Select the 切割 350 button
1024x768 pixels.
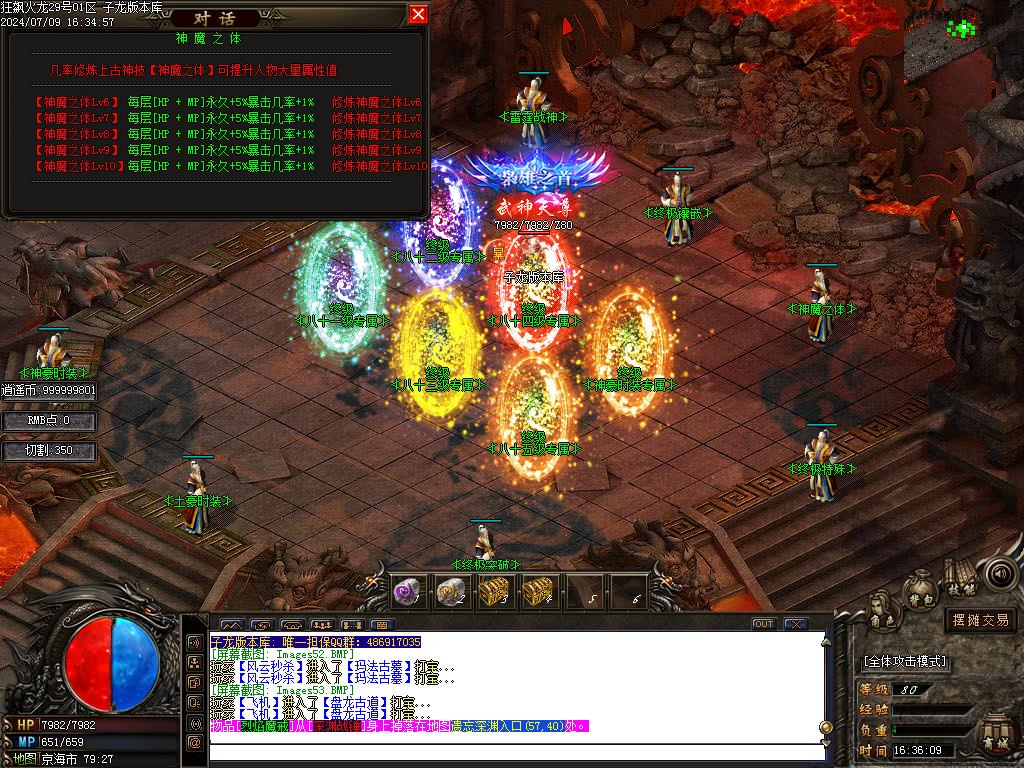(49, 451)
